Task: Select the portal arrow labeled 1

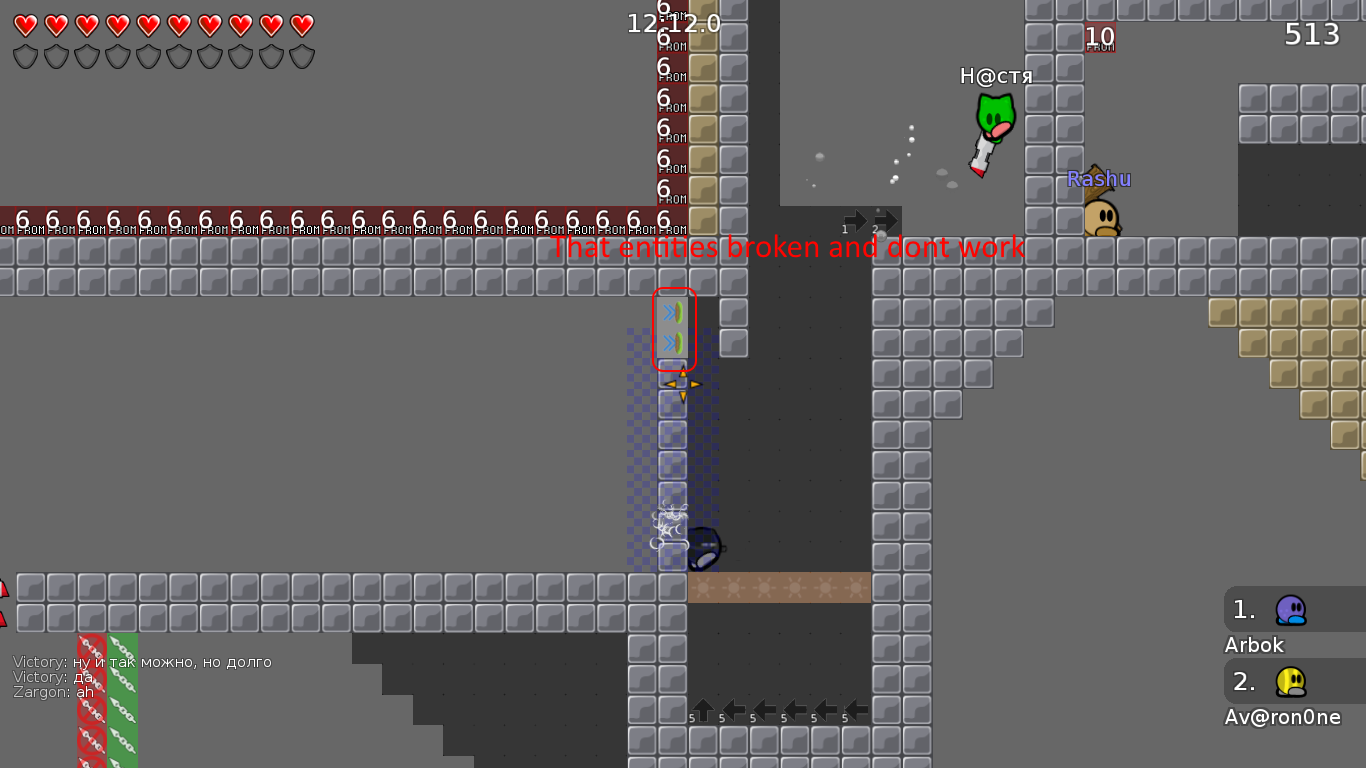Action: tap(856, 219)
